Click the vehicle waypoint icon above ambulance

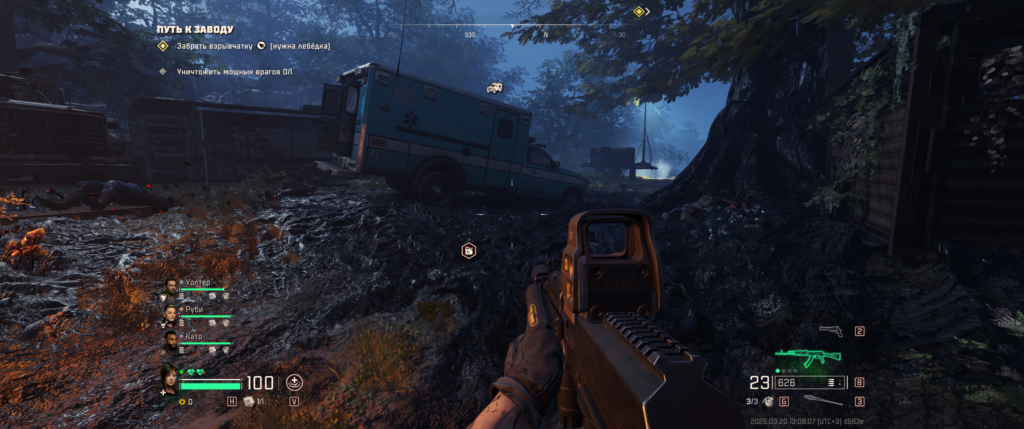pyautogui.click(x=494, y=88)
